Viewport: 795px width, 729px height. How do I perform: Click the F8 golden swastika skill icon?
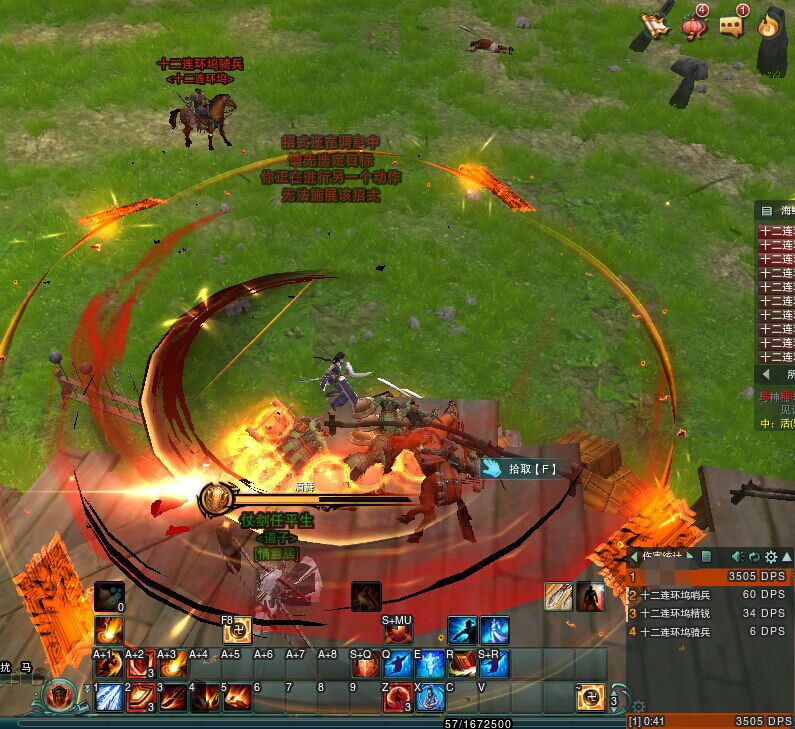click(237, 631)
